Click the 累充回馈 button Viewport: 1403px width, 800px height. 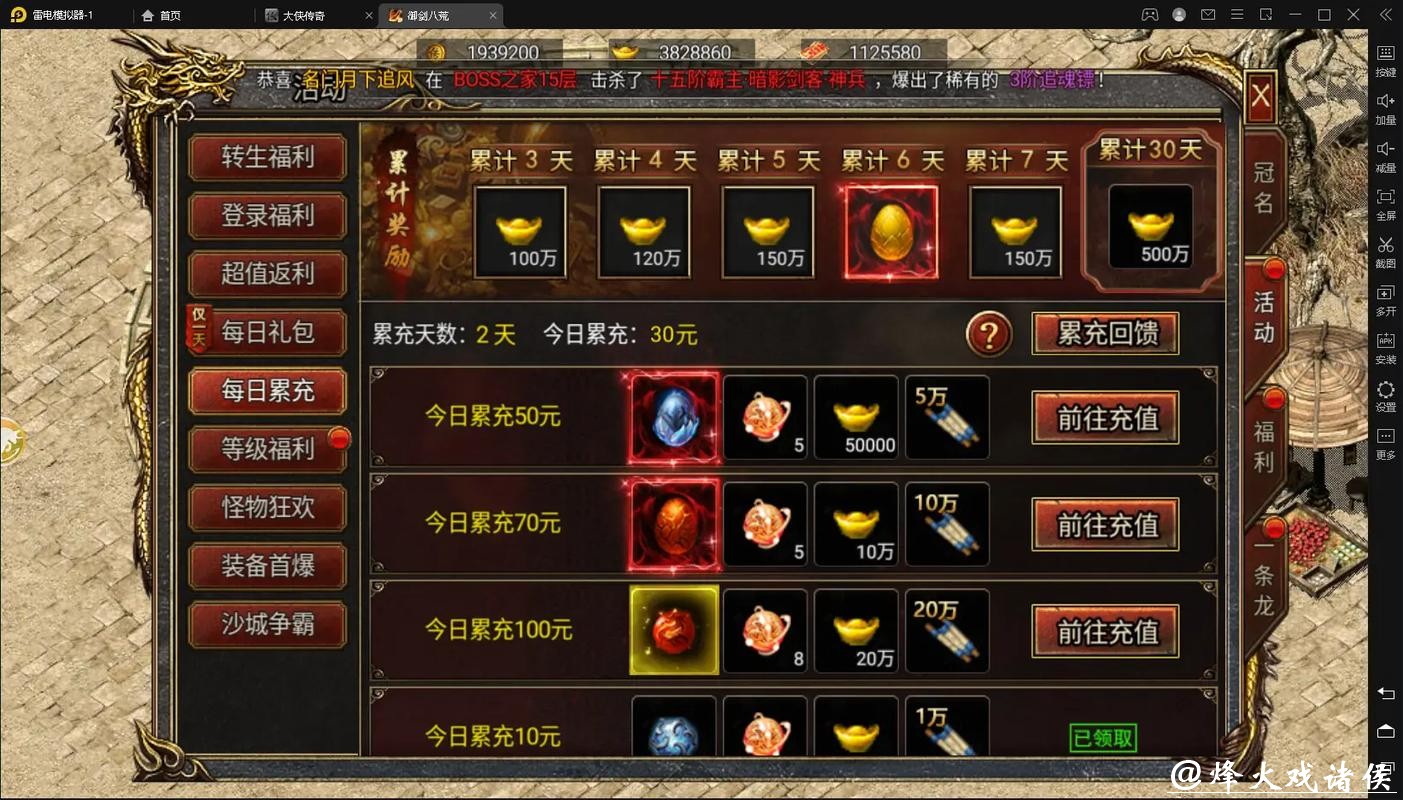tap(1104, 334)
